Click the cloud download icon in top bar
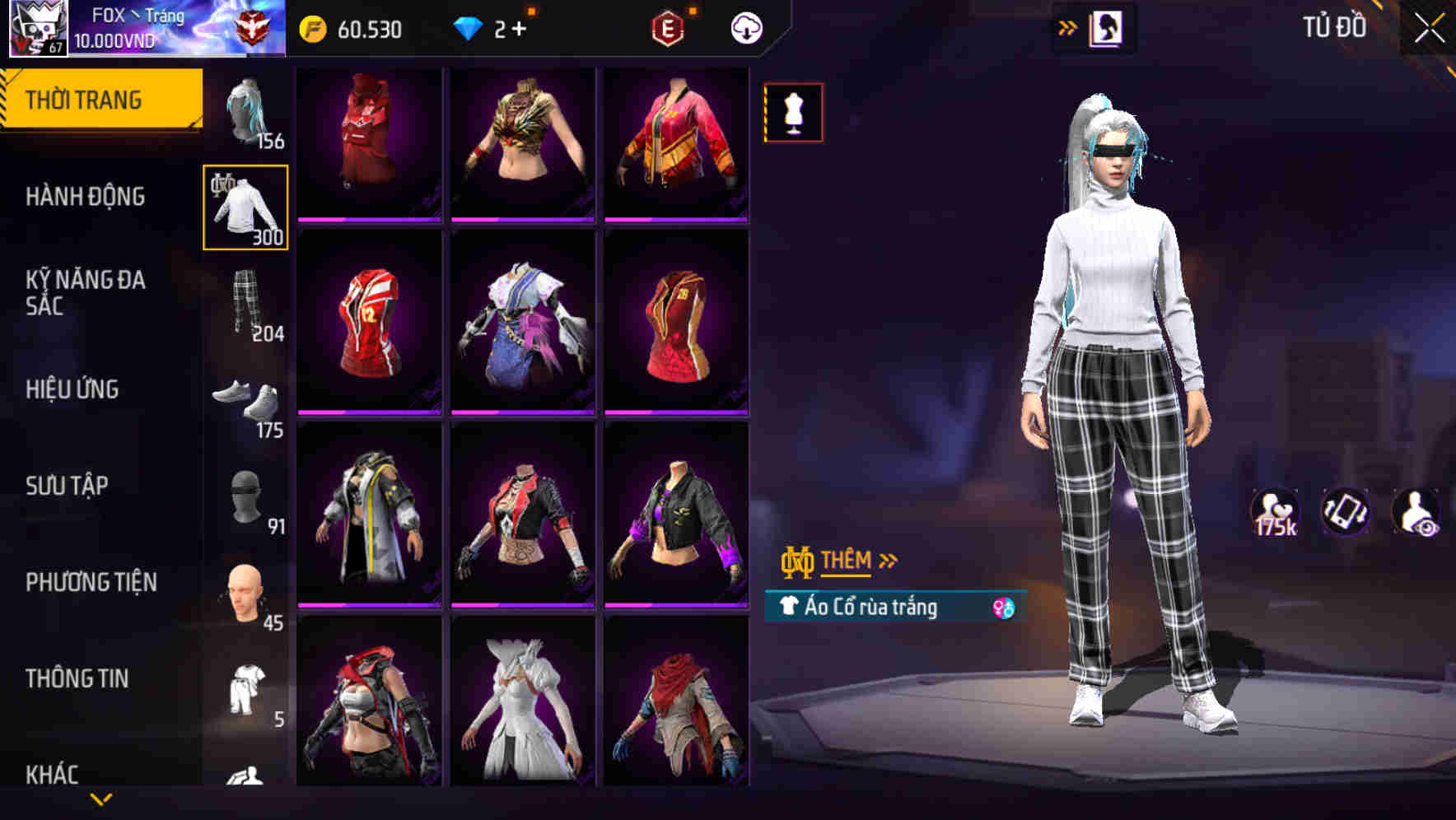 [748, 27]
